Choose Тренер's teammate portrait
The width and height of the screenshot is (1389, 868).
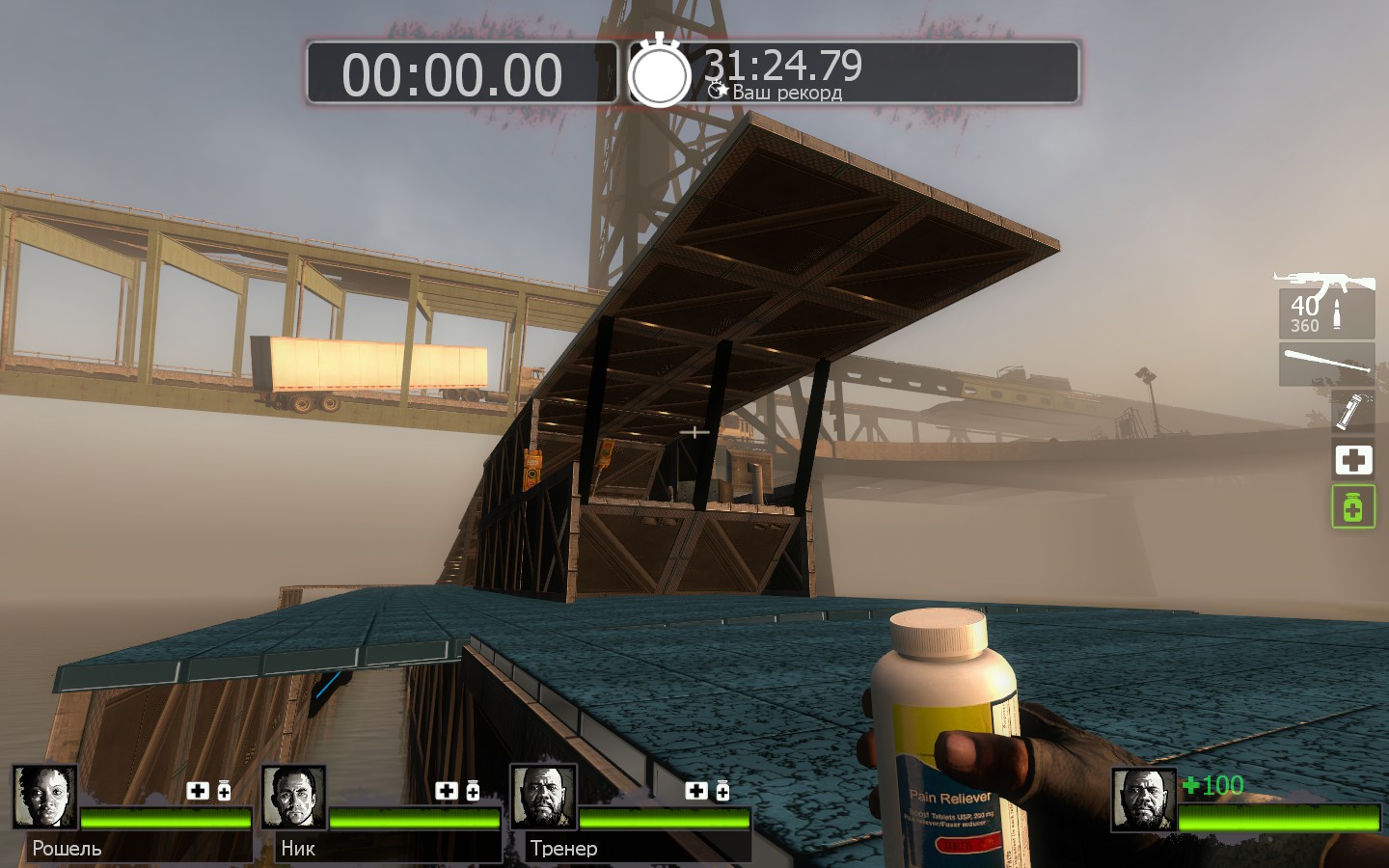tap(543, 798)
